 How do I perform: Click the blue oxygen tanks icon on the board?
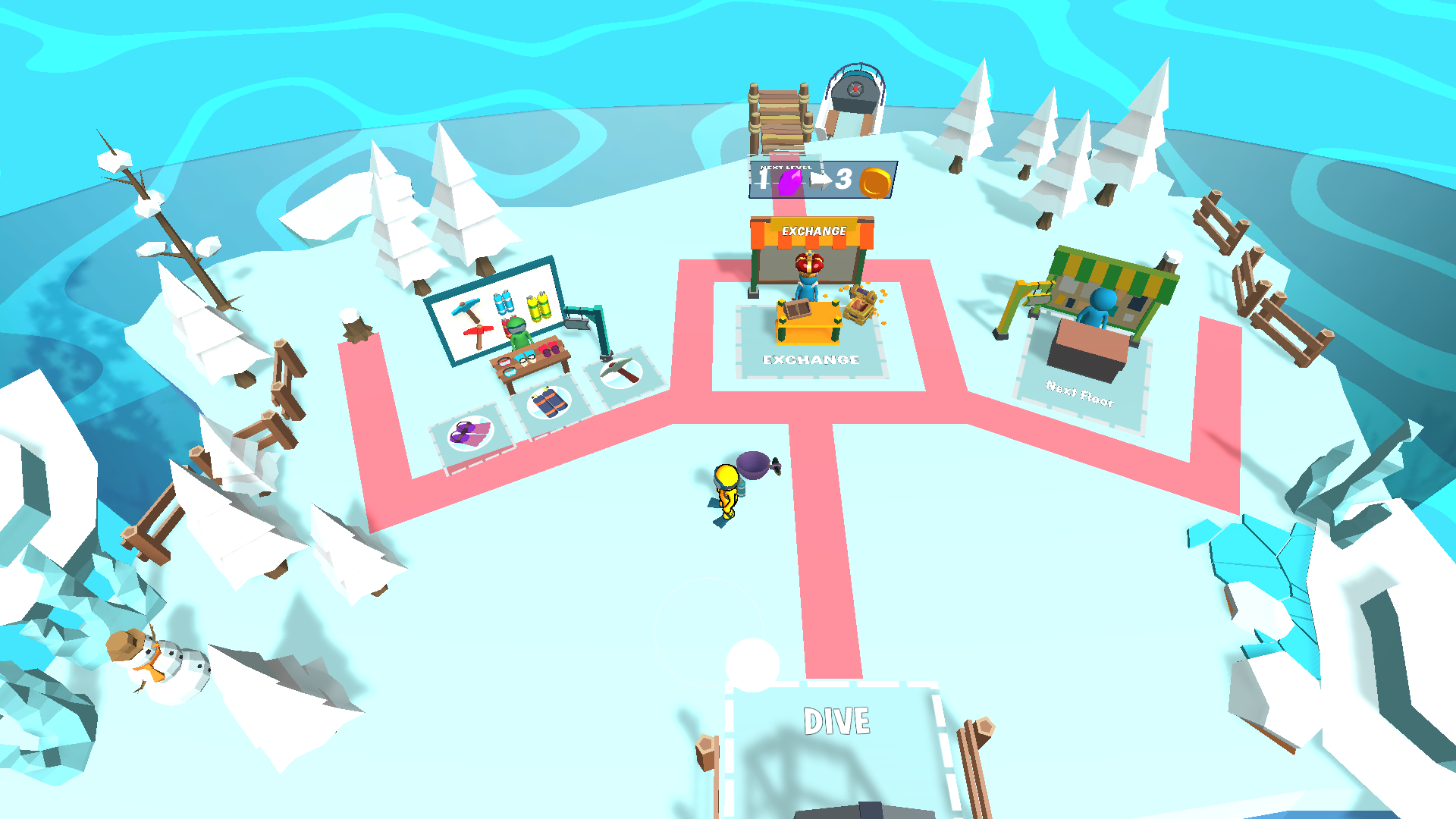(503, 303)
